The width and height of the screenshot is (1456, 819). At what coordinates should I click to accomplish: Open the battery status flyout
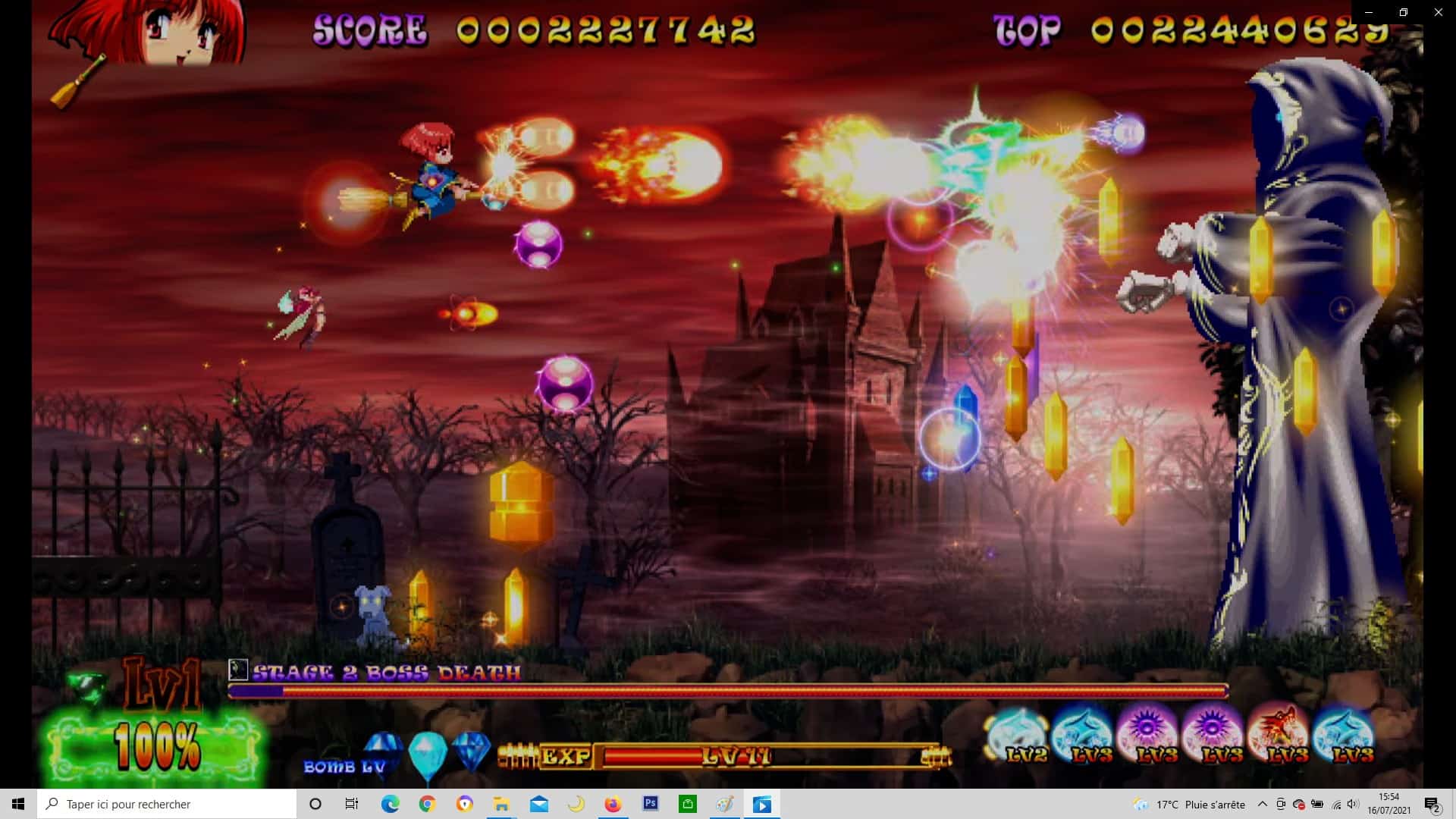coord(1317,804)
